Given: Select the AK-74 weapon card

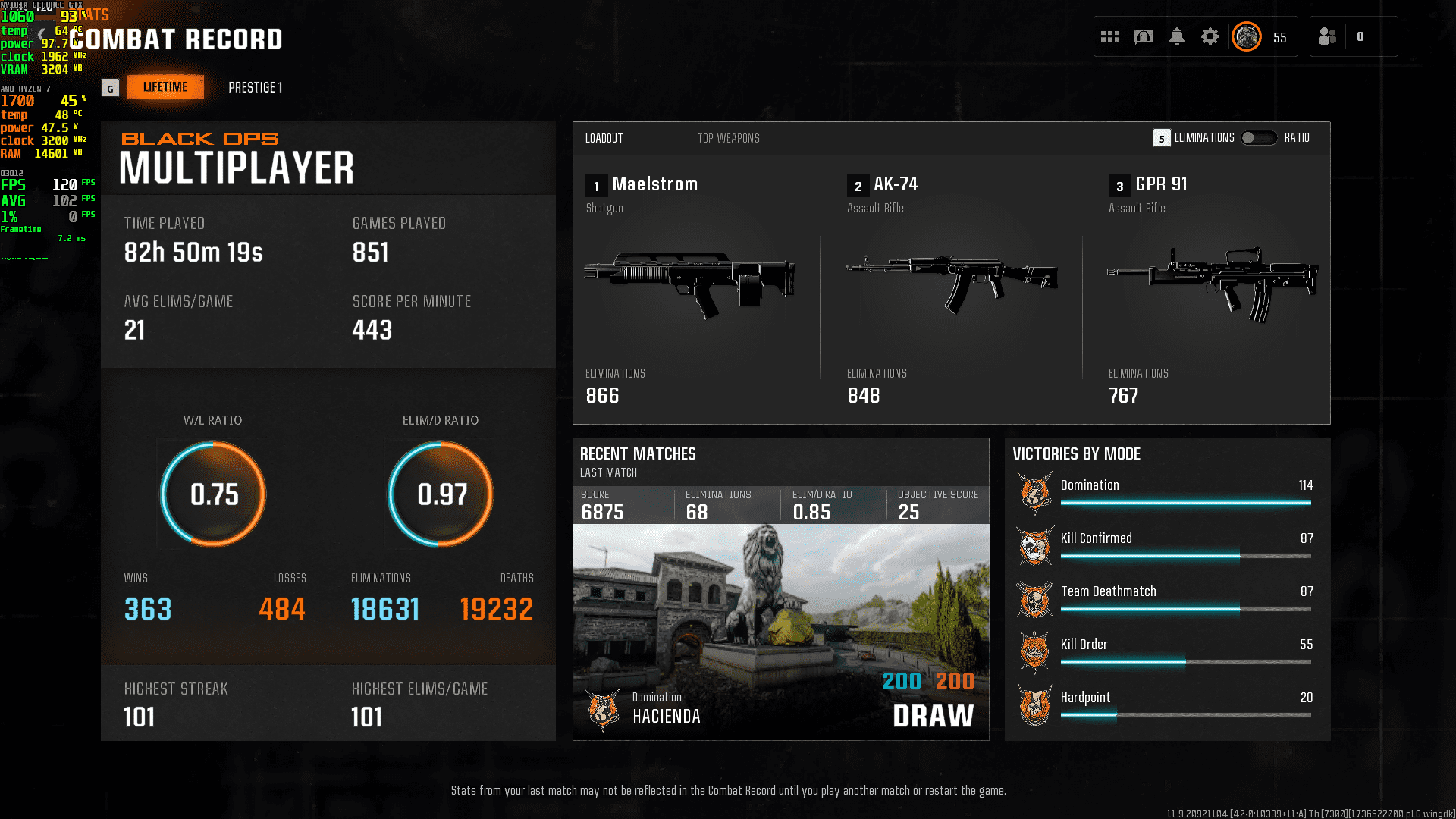Looking at the screenshot, I should click(951, 288).
